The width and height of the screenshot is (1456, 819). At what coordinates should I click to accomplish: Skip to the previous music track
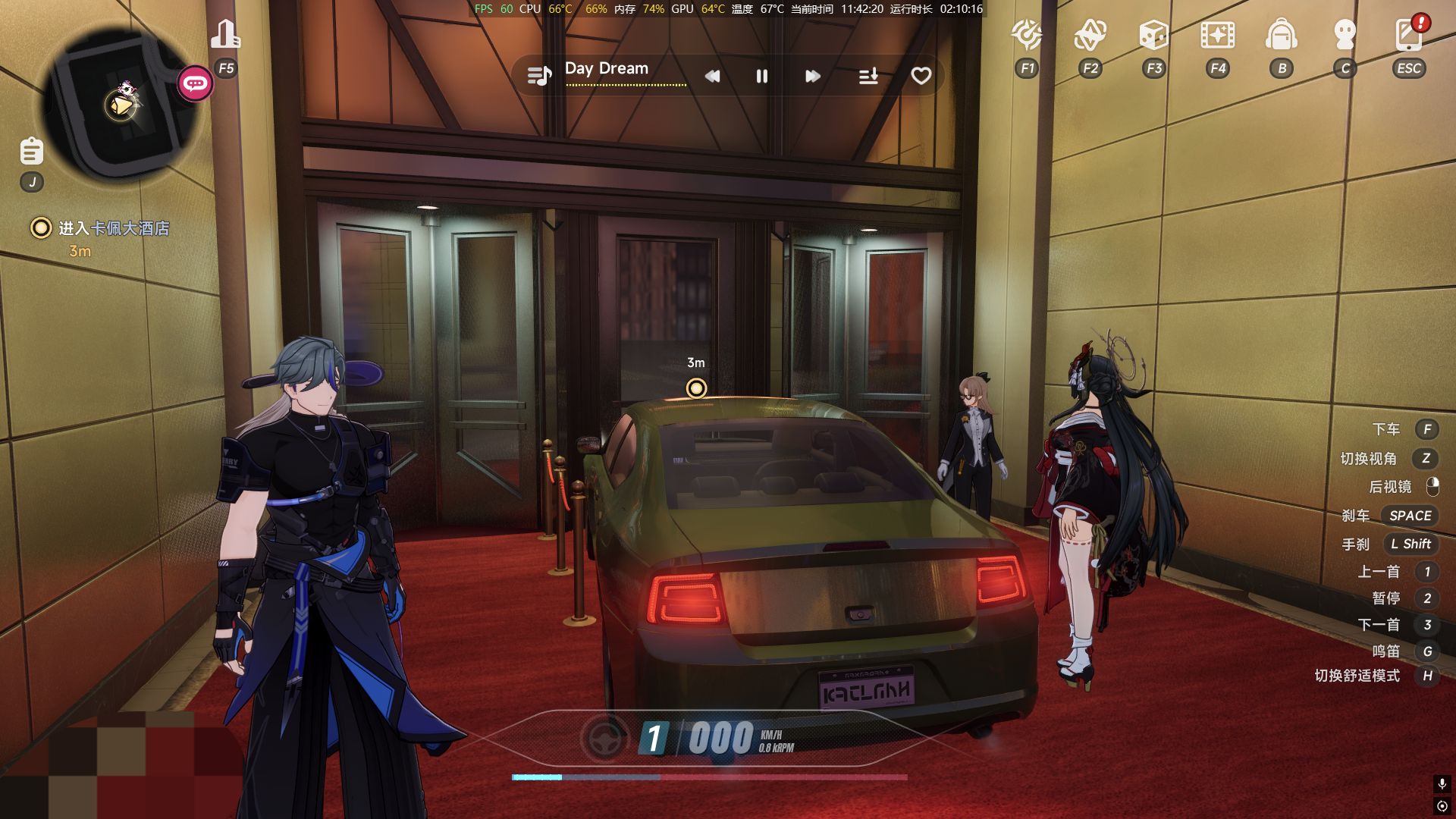pyautogui.click(x=712, y=76)
